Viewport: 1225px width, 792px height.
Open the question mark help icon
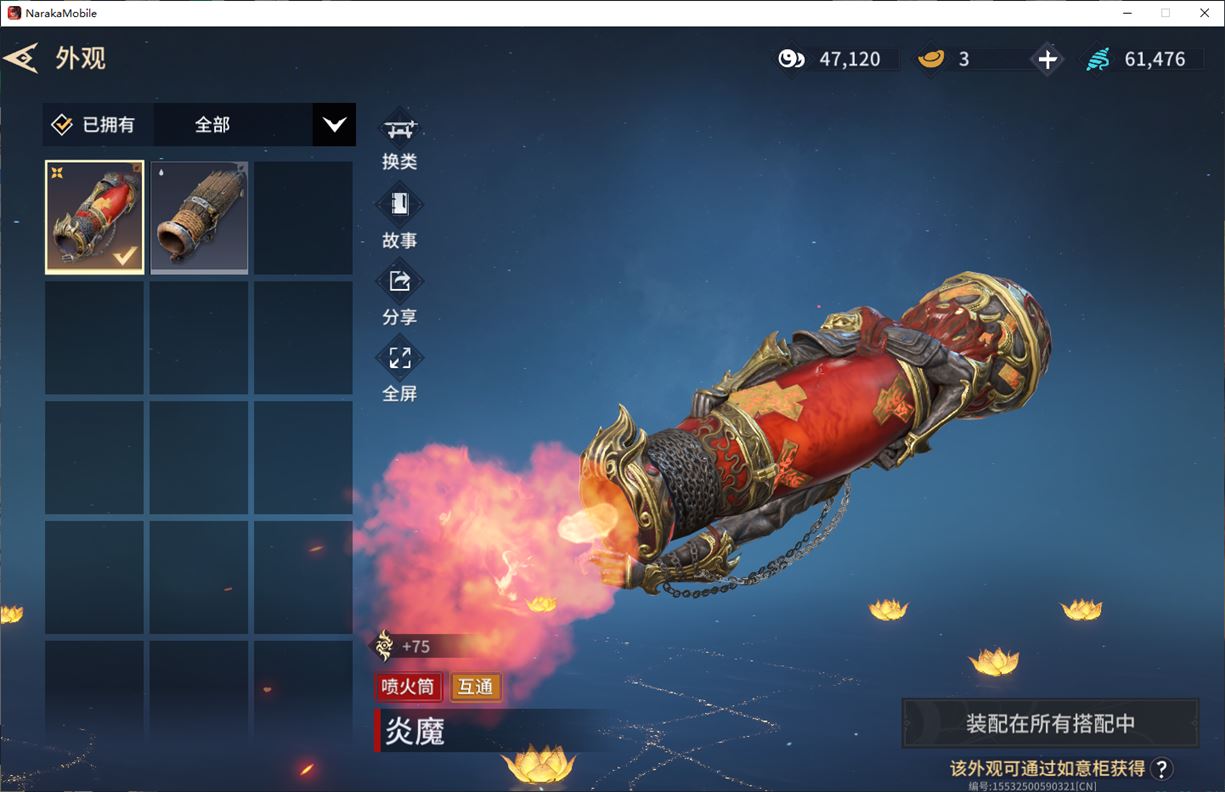(x=1161, y=768)
